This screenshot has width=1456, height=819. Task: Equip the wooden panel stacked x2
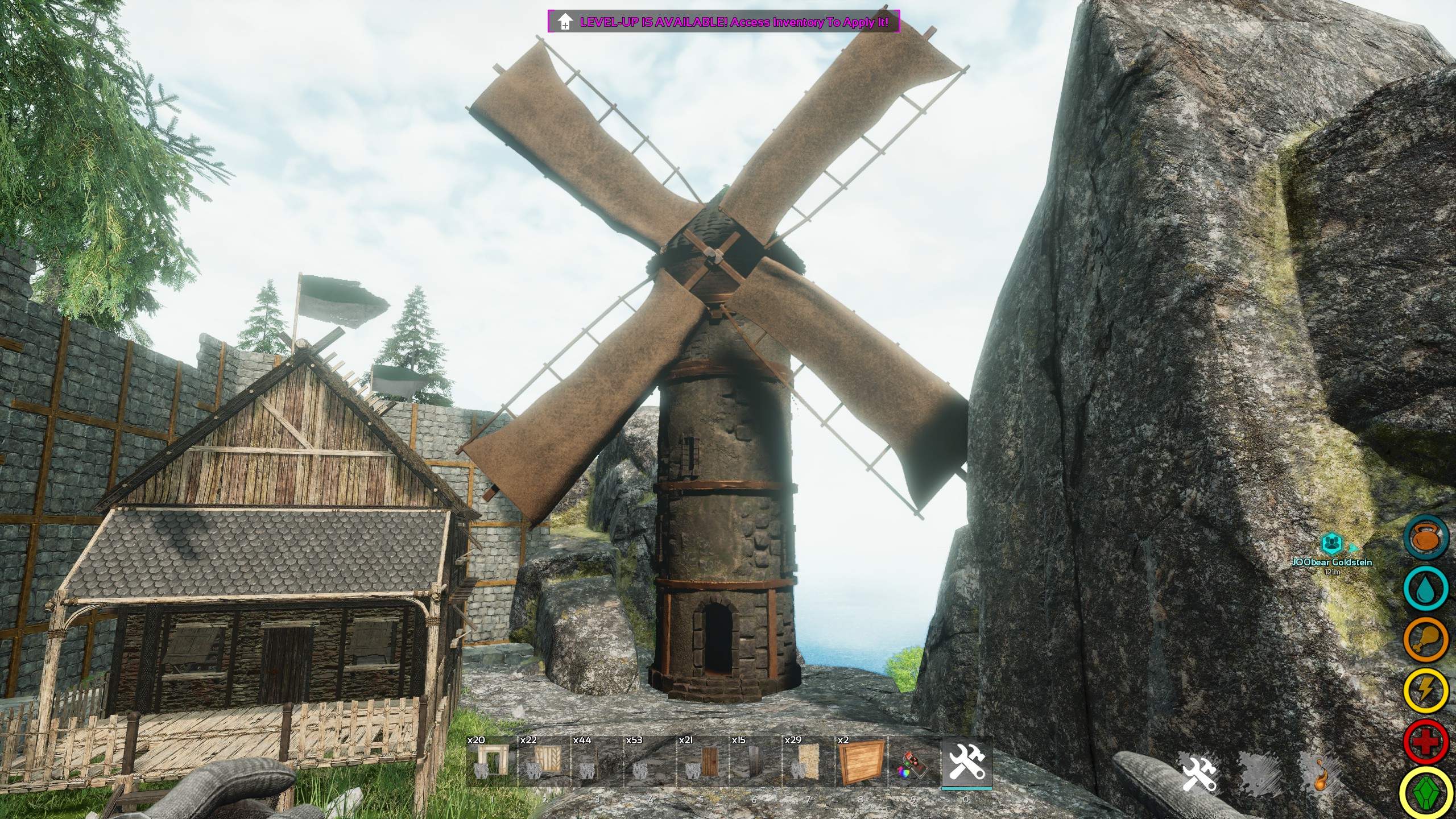(x=861, y=761)
